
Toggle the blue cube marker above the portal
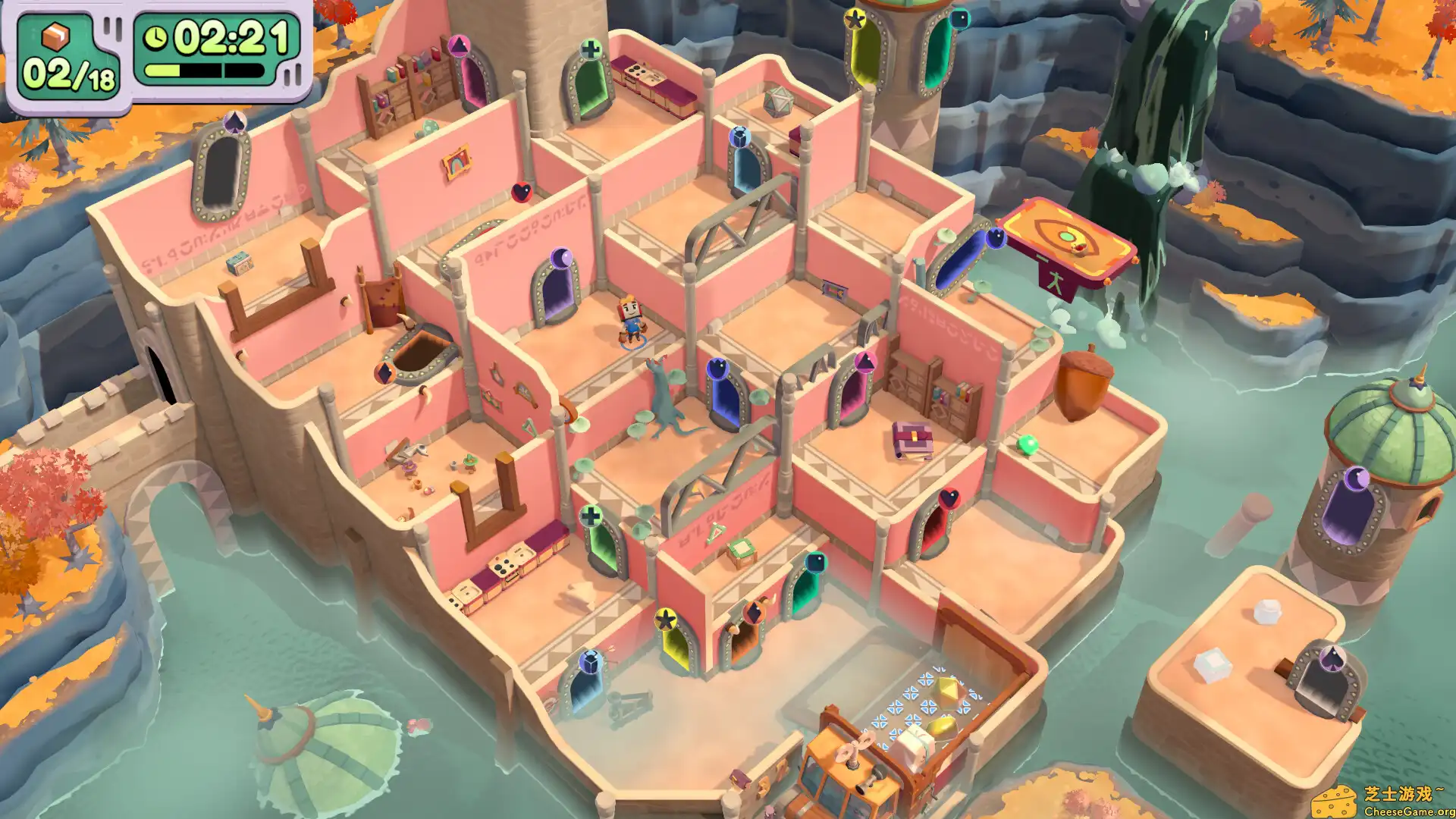pos(739,136)
